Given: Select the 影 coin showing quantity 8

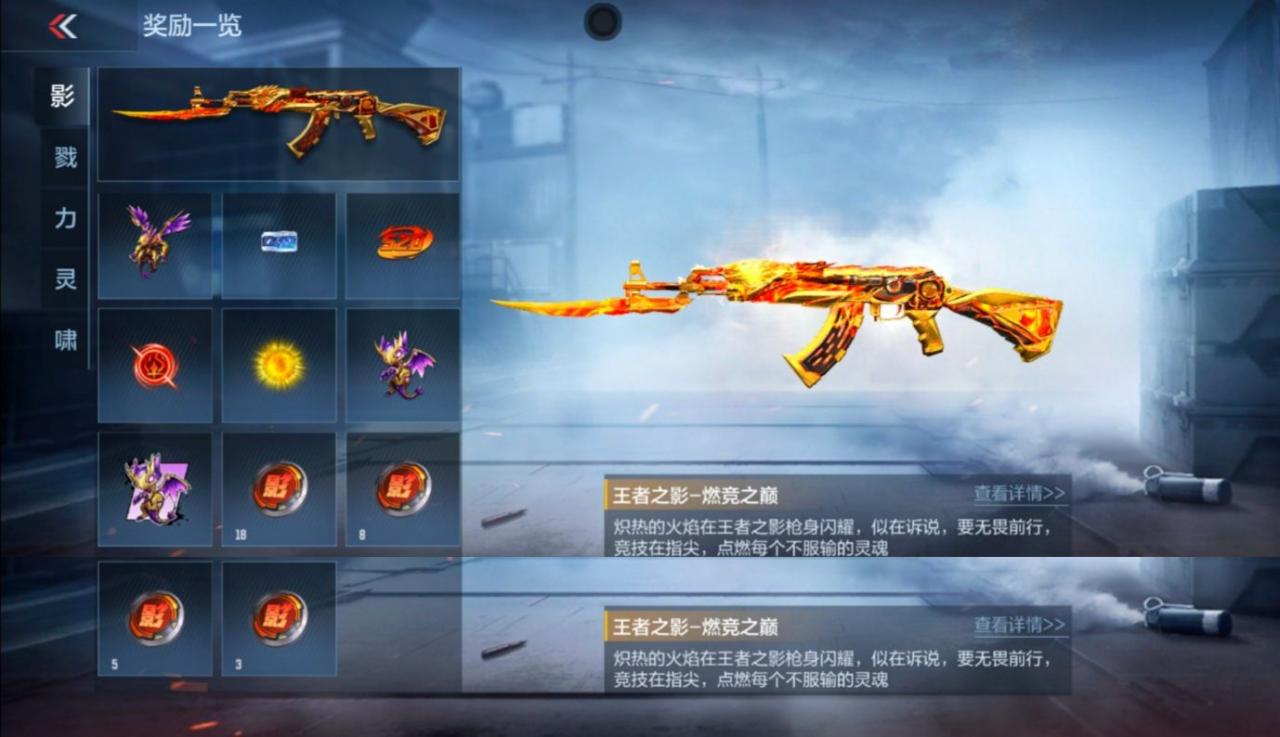Looking at the screenshot, I should pos(402,487).
